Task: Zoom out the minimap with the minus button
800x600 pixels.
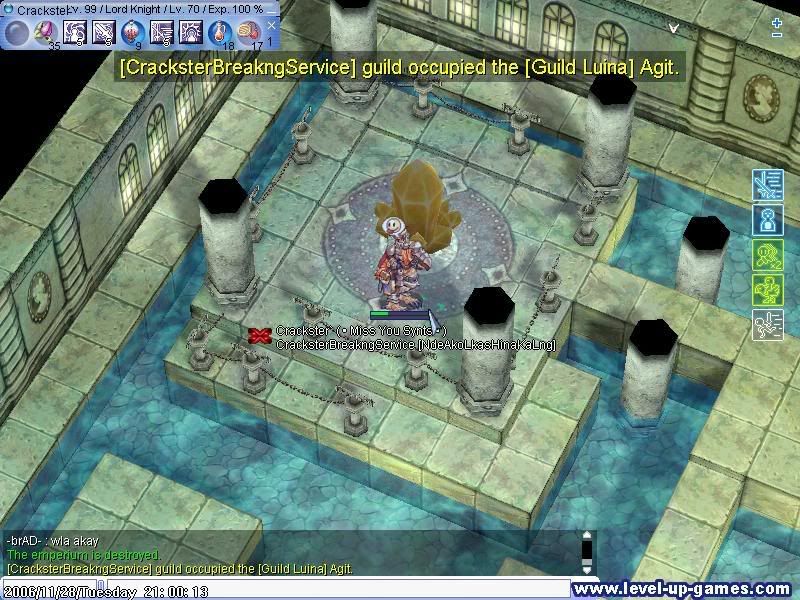Action: [x=777, y=35]
